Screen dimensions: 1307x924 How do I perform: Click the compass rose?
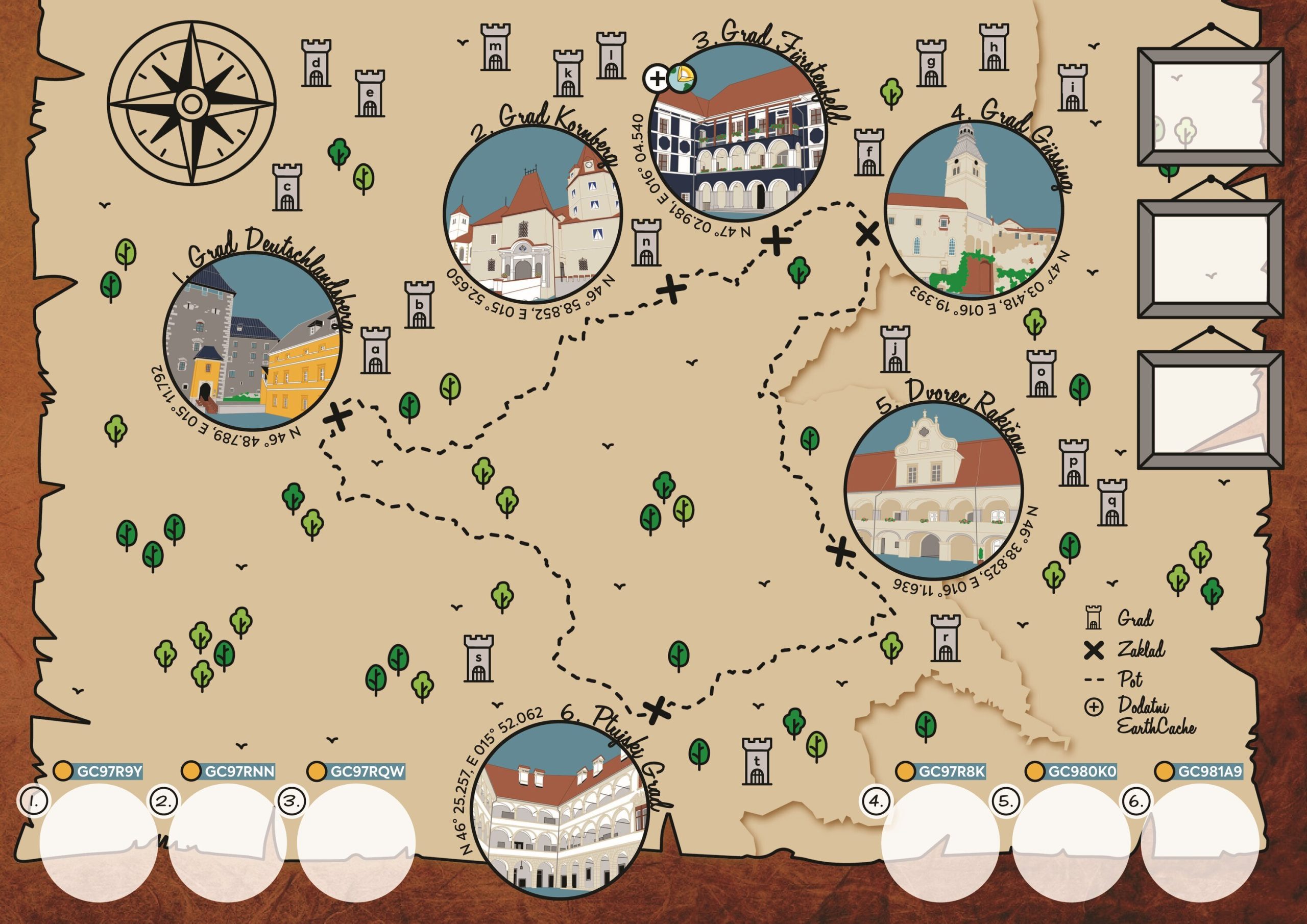click(x=192, y=104)
